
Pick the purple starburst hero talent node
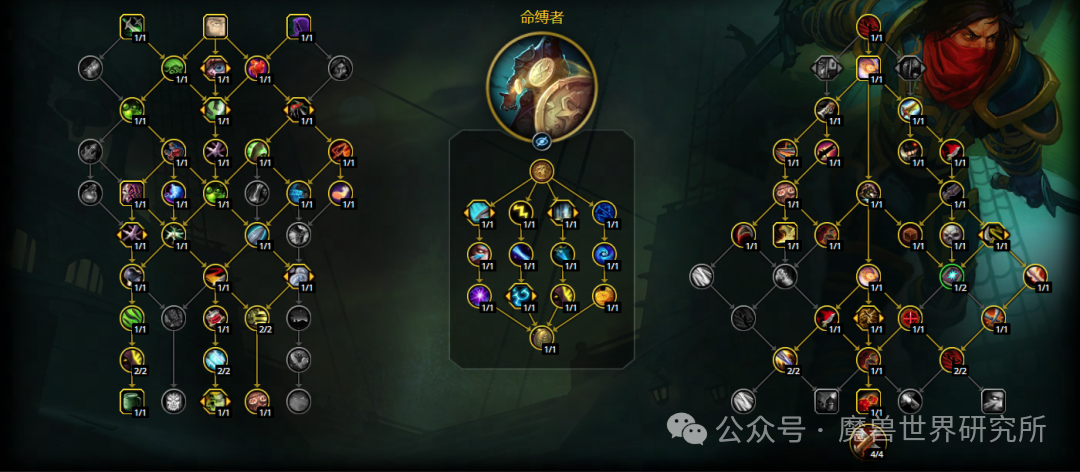[x=478, y=296]
